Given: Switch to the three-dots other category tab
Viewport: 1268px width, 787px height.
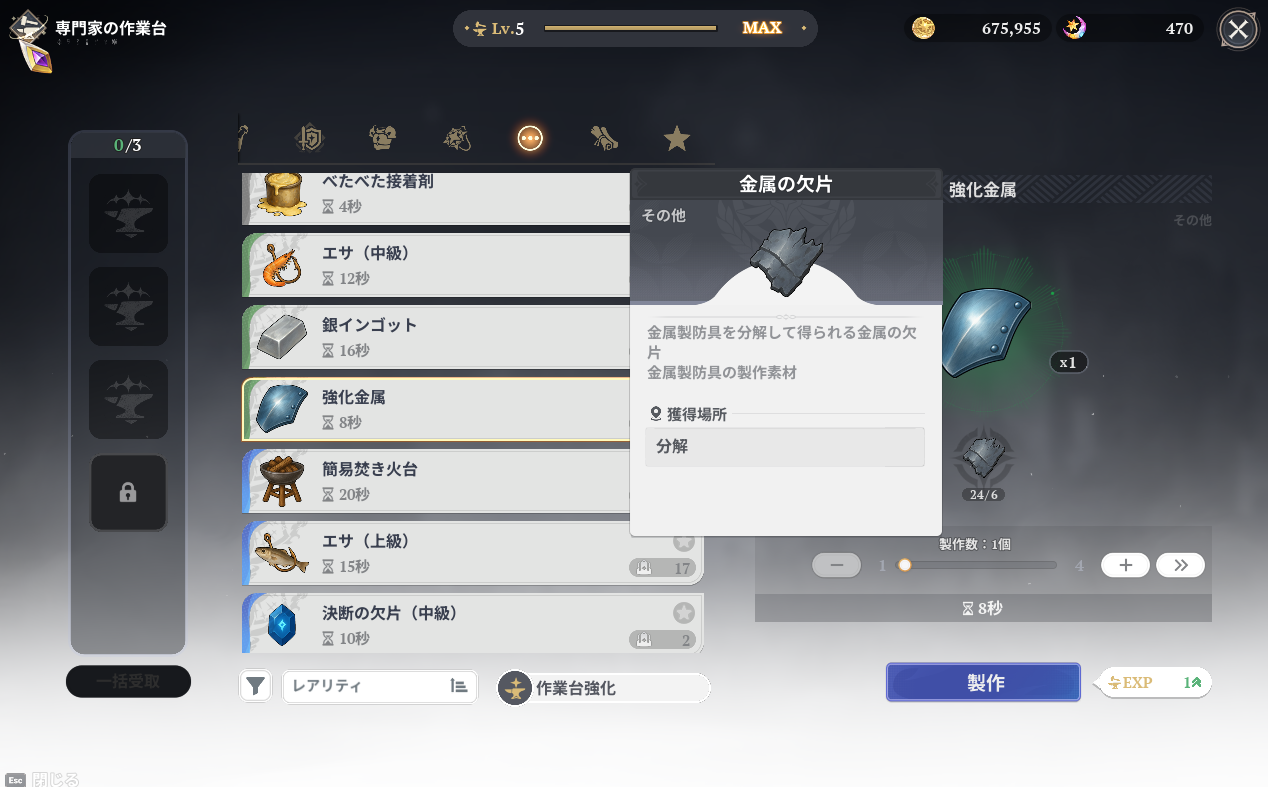Looking at the screenshot, I should pyautogui.click(x=530, y=139).
